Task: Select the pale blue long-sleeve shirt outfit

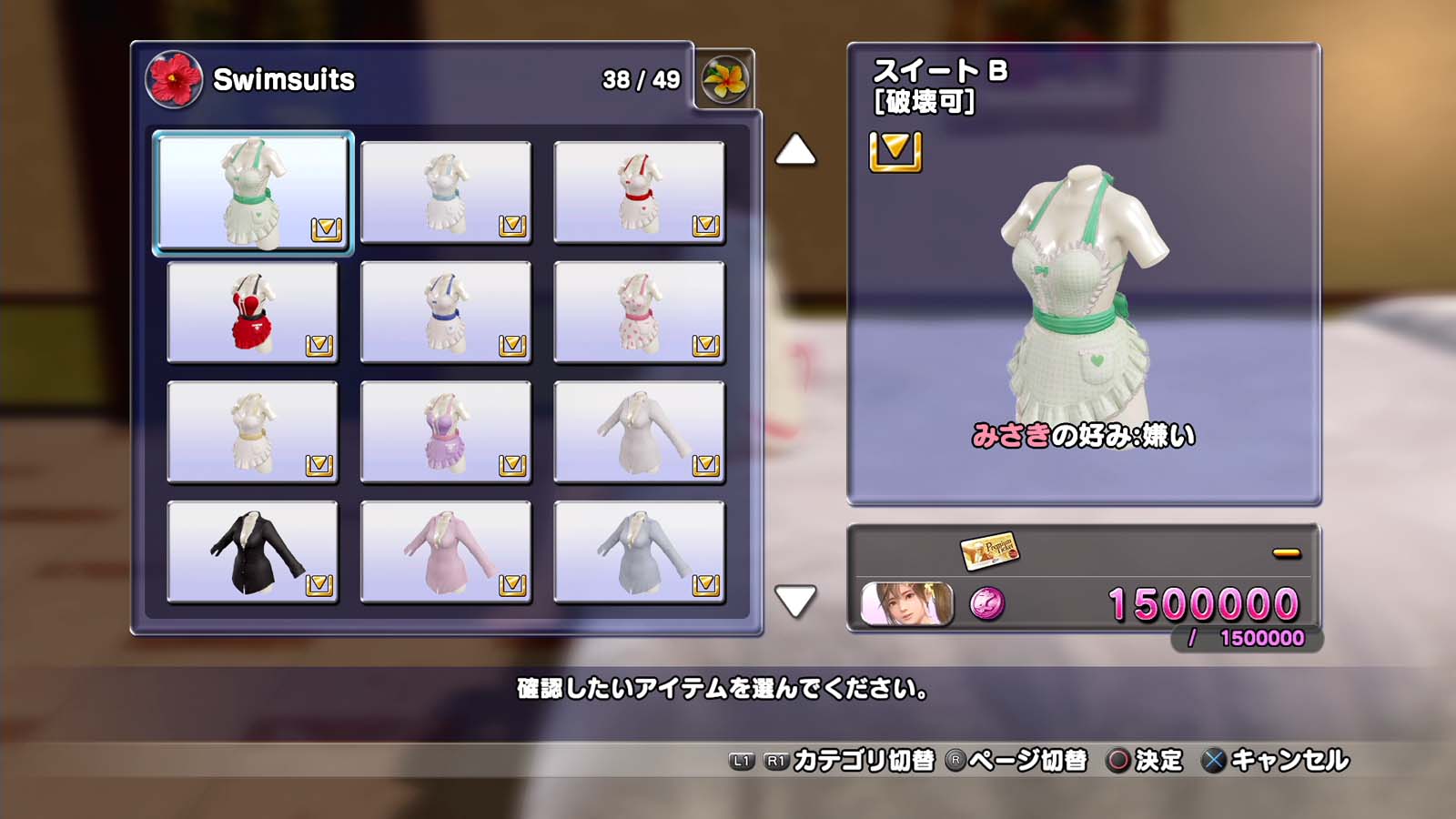Action: (639, 552)
